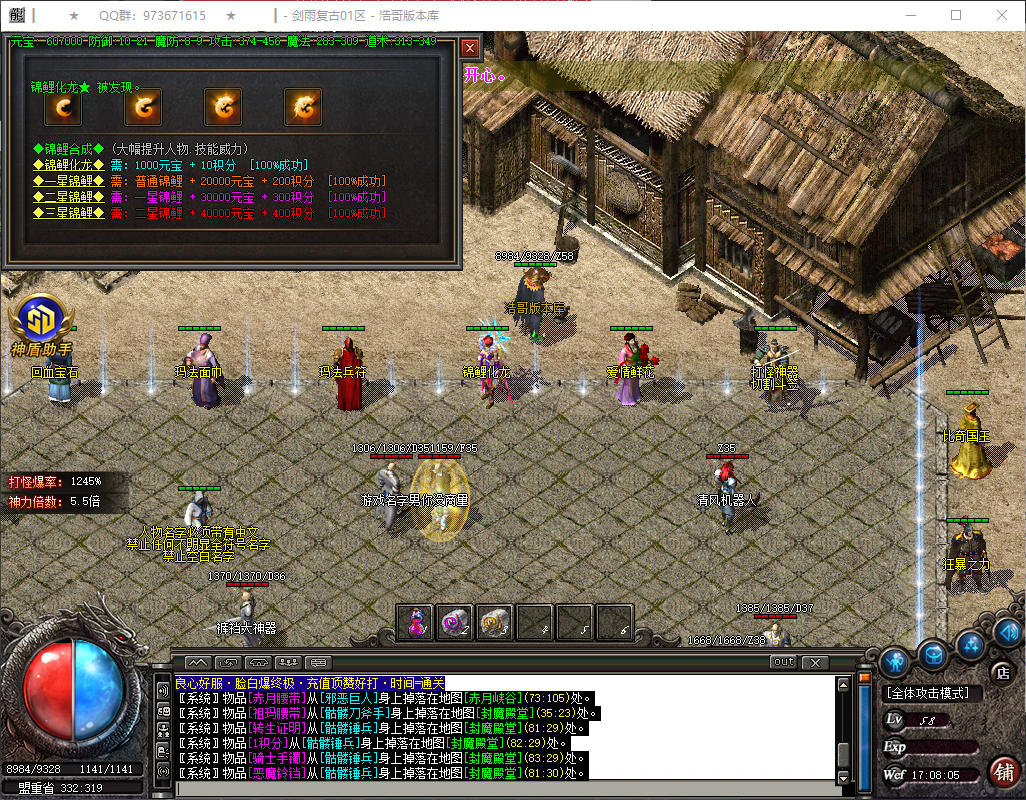1026x800 pixels.
Task: Select the 一星锦鲤 synthesis option
Action: 69,181
